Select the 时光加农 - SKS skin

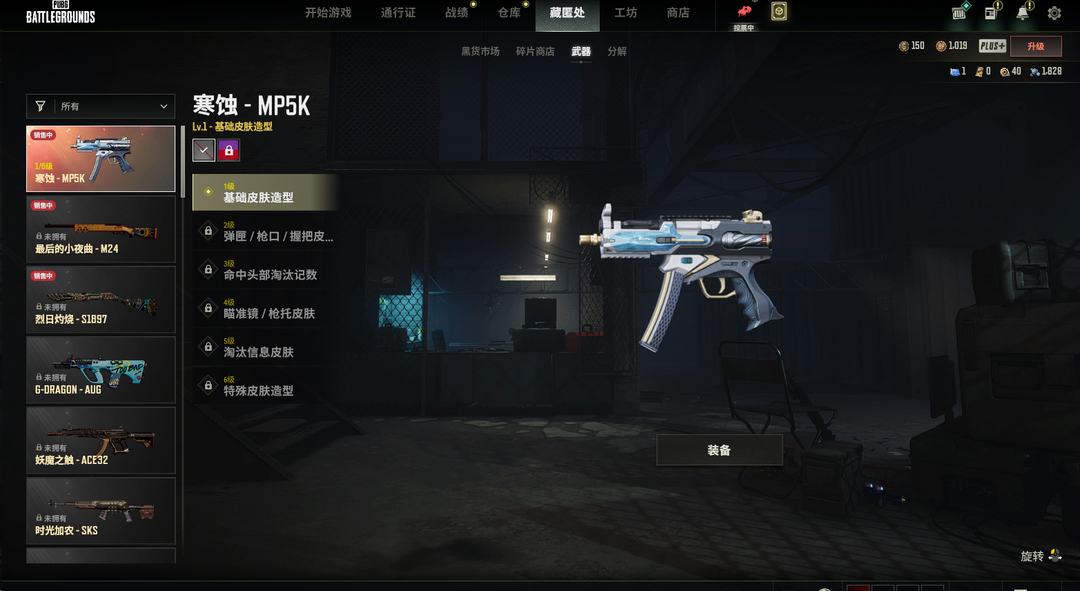[100, 510]
